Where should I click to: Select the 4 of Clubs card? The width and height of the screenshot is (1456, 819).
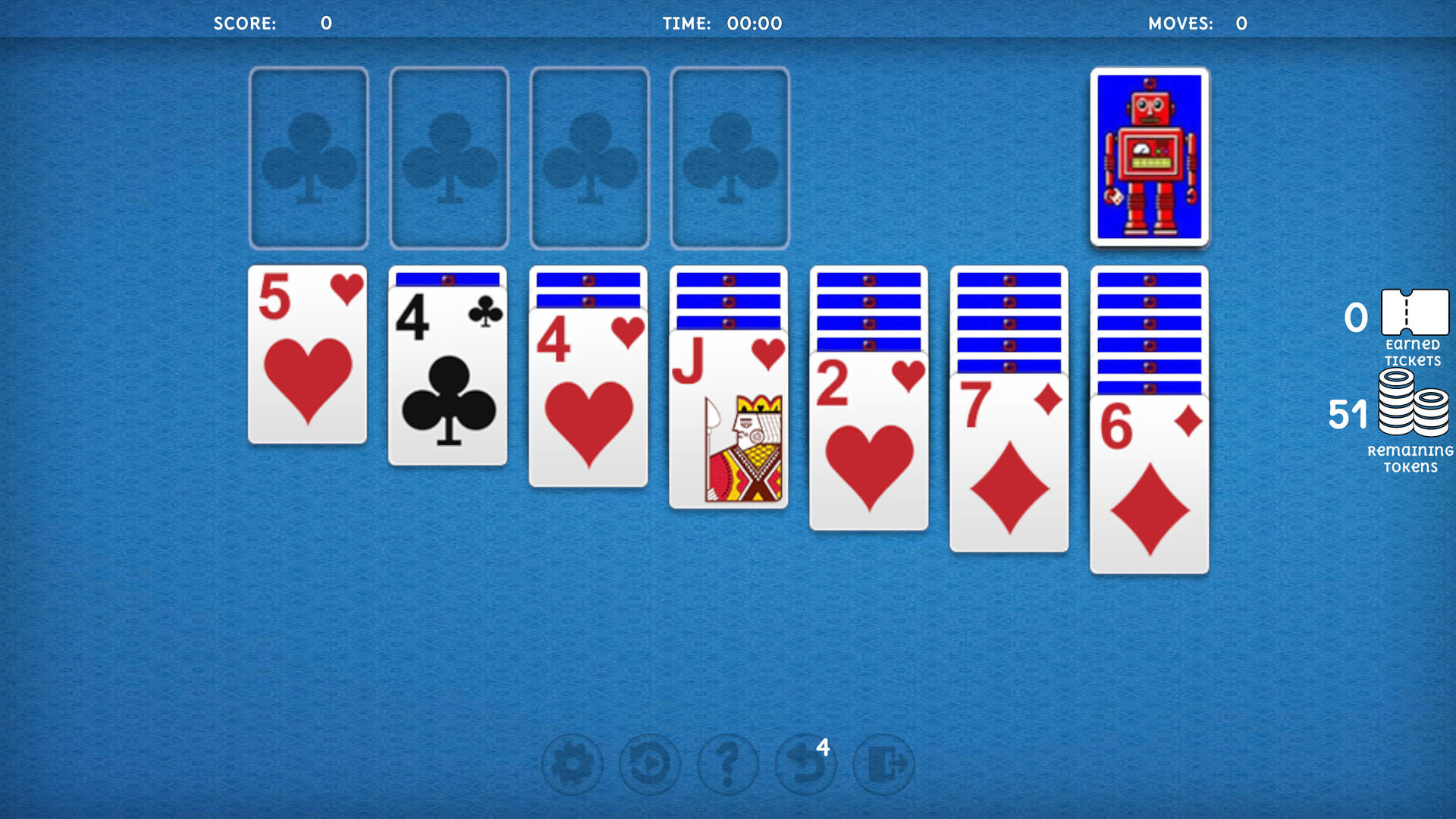click(447, 372)
